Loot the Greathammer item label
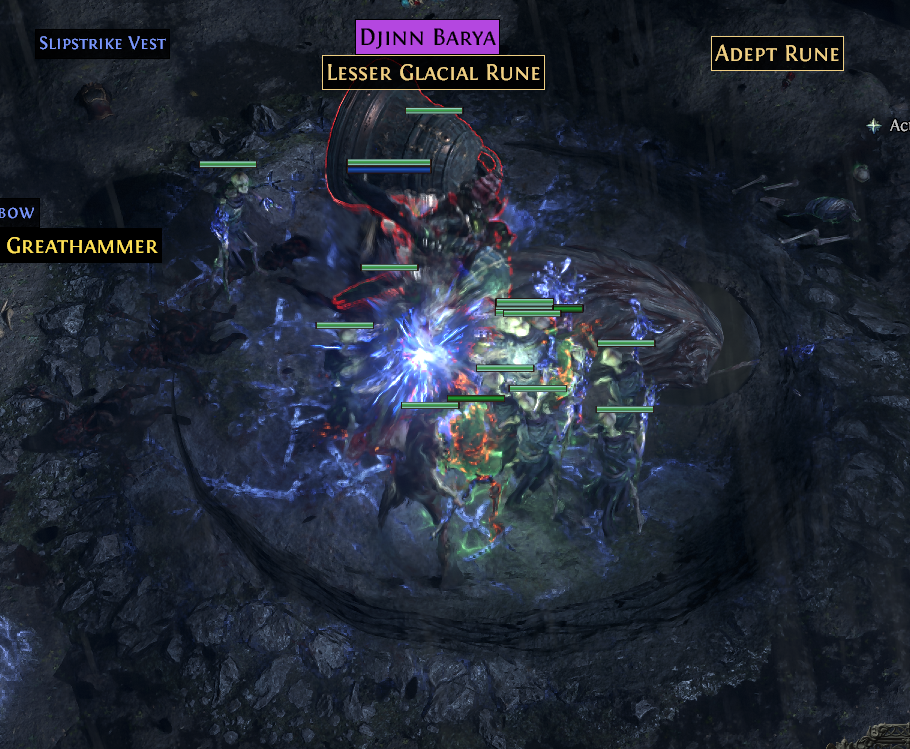The height and width of the screenshot is (749, 910). [x=80, y=245]
